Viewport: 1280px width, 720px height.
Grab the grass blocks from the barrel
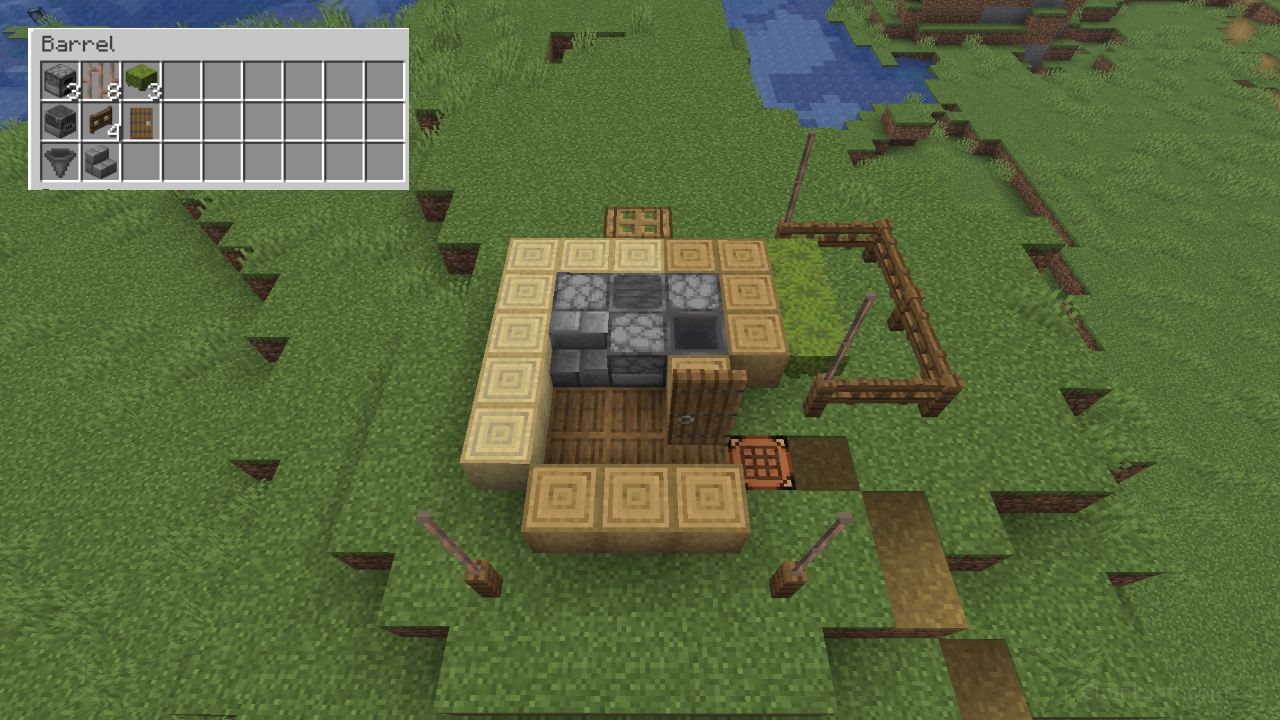[x=139, y=80]
